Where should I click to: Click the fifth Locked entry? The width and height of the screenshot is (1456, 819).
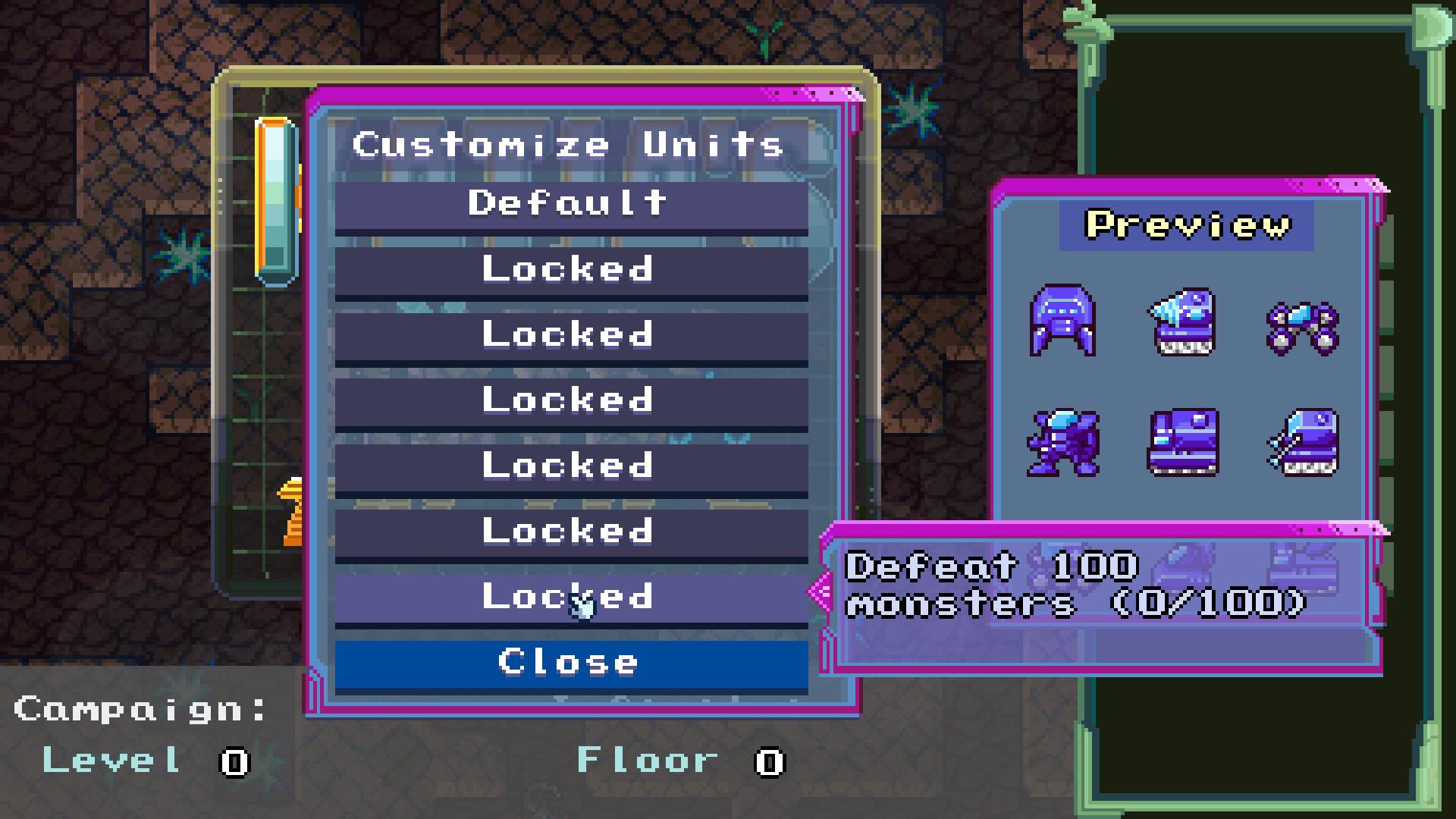coord(570,531)
